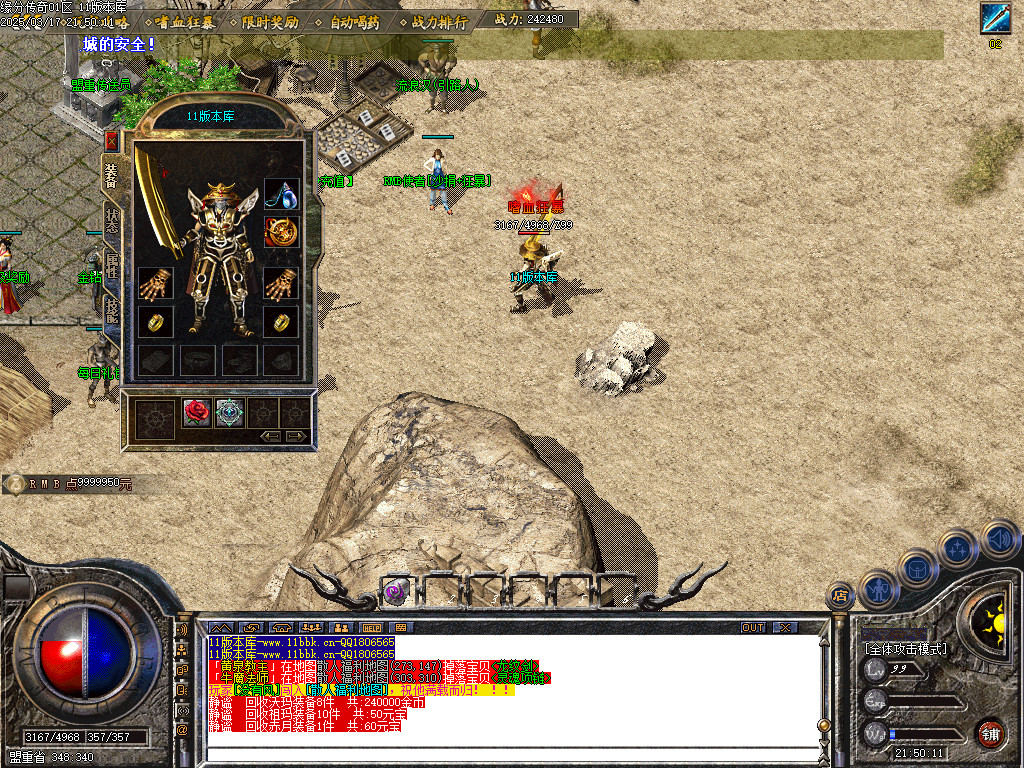Open the 限时奖励 timed rewards menu
The image size is (1024, 768).
tap(270, 21)
